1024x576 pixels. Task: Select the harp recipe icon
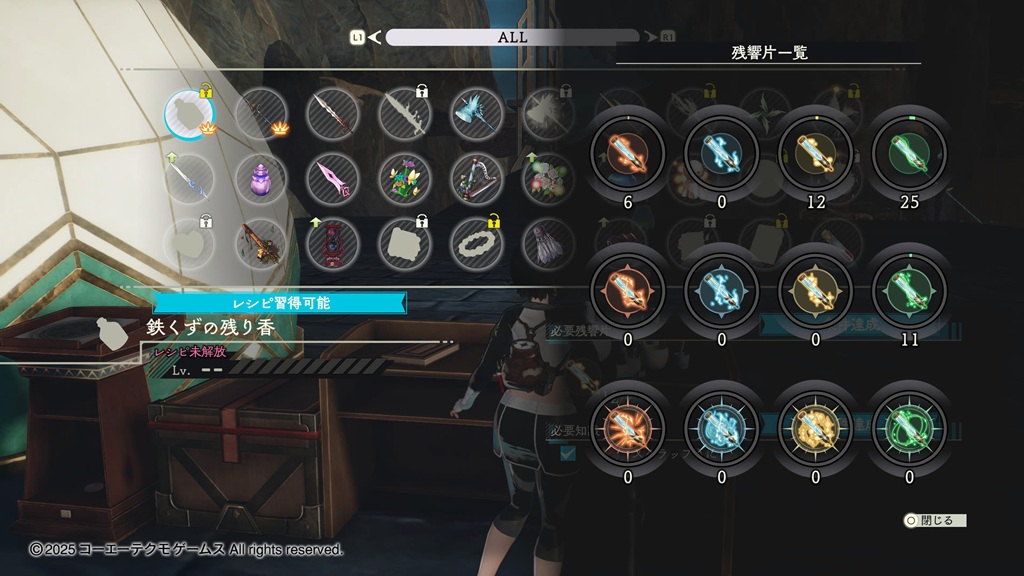coord(476,180)
